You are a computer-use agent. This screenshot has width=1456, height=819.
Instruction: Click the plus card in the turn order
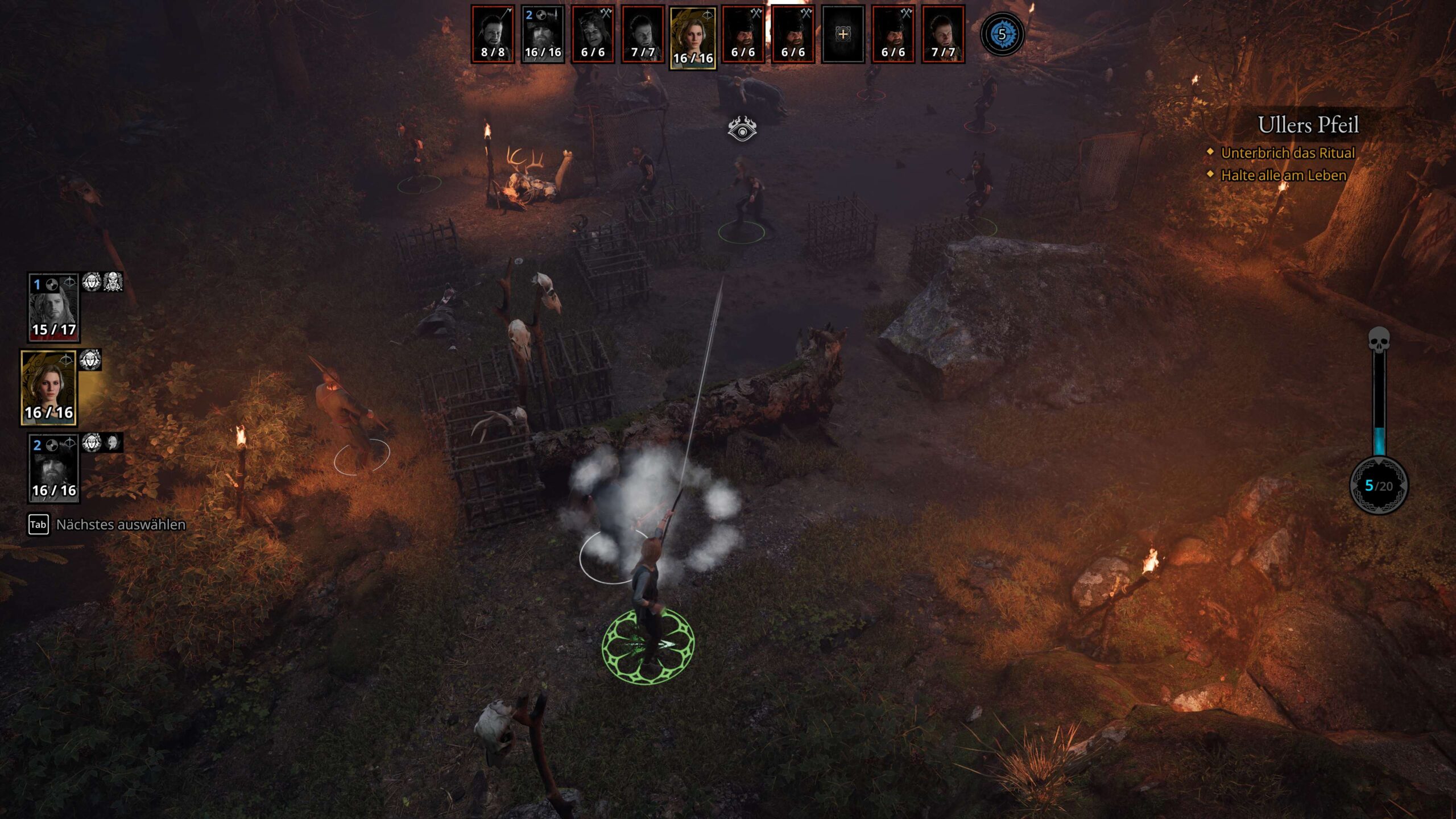(x=843, y=34)
